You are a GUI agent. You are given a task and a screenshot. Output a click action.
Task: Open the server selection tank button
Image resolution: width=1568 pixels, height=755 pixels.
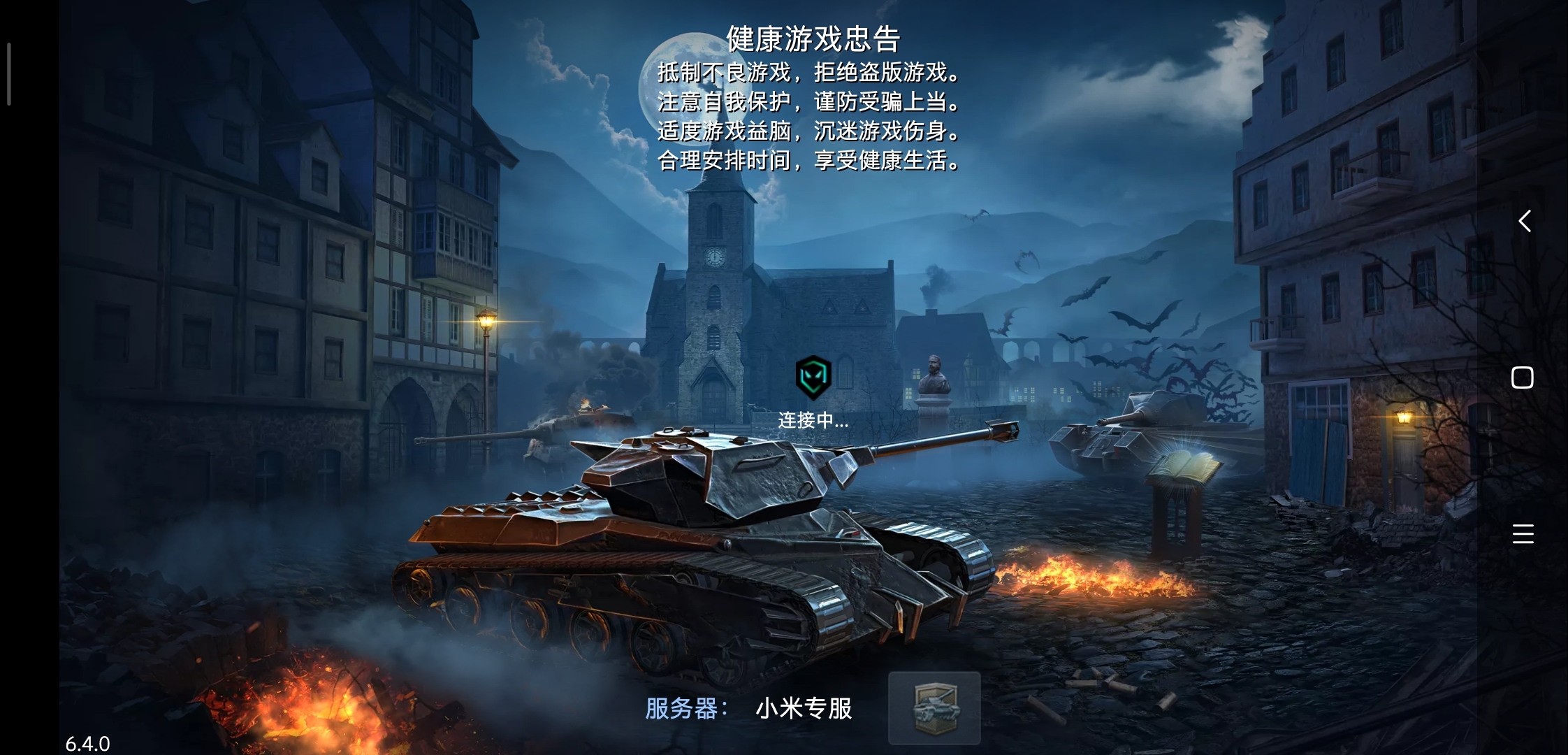[934, 707]
